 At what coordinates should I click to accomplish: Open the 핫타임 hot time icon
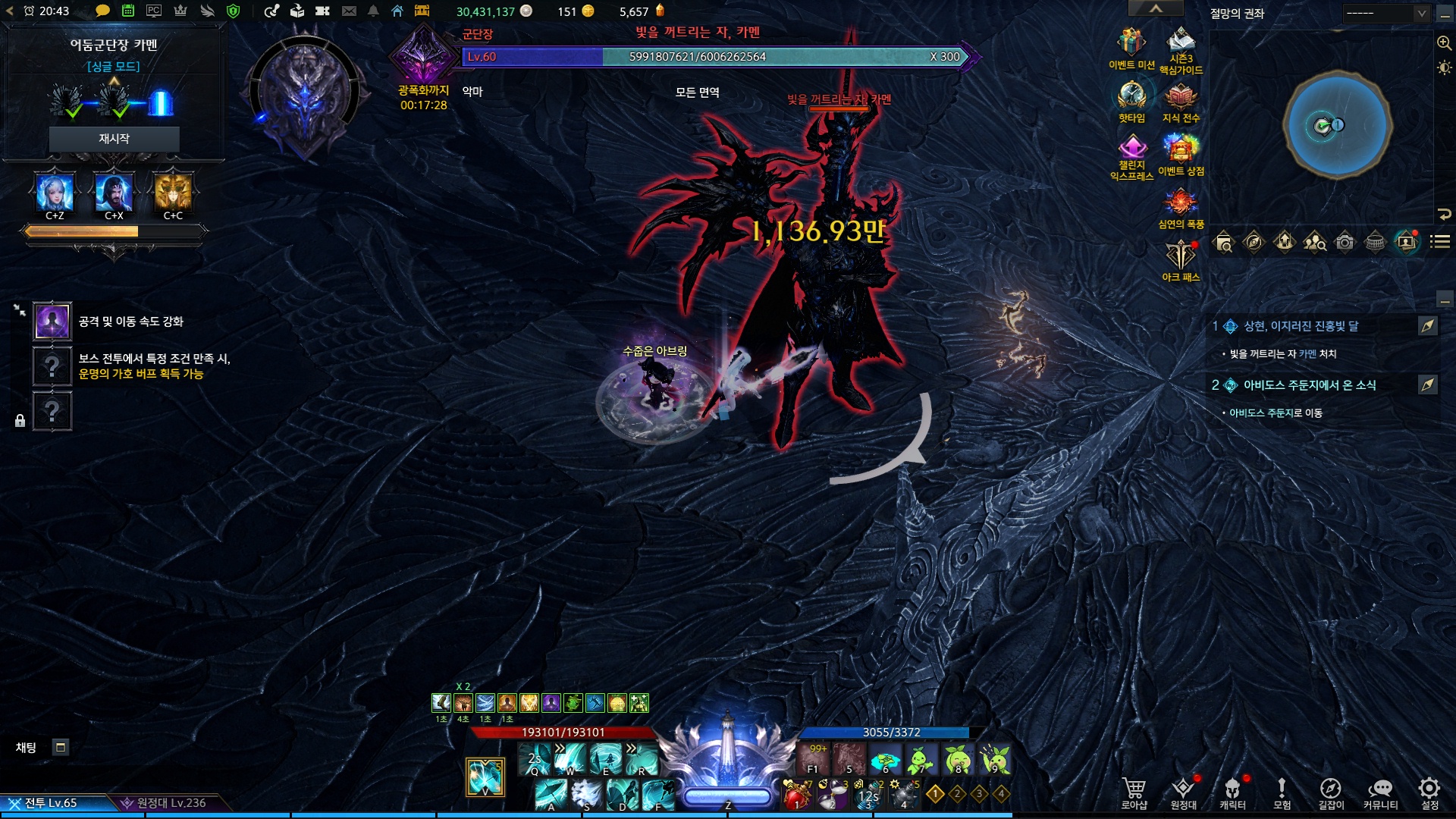[x=1131, y=97]
